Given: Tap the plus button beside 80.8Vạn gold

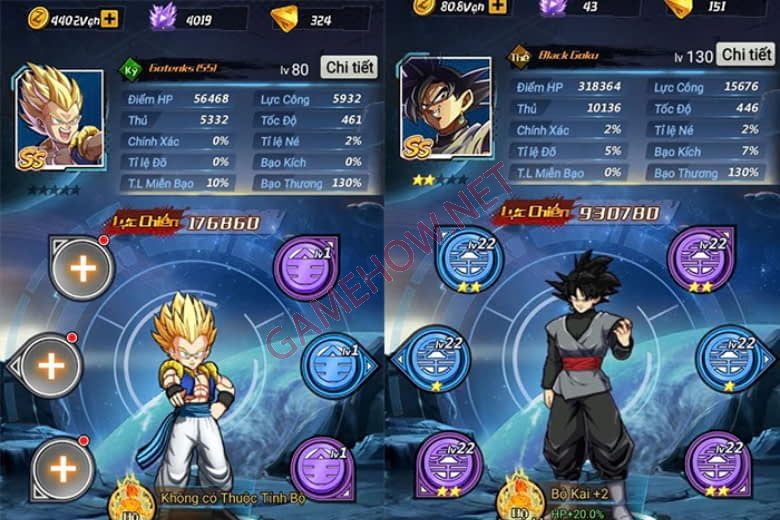Looking at the screenshot, I should pos(498,7).
